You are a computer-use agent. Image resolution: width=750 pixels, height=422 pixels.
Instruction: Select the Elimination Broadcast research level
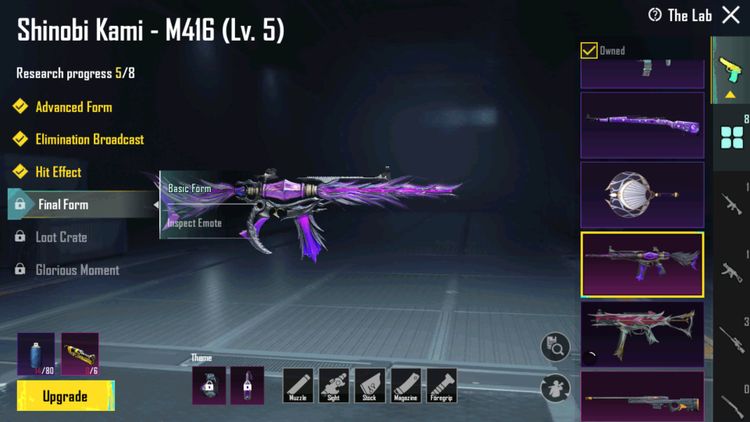[x=89, y=140]
